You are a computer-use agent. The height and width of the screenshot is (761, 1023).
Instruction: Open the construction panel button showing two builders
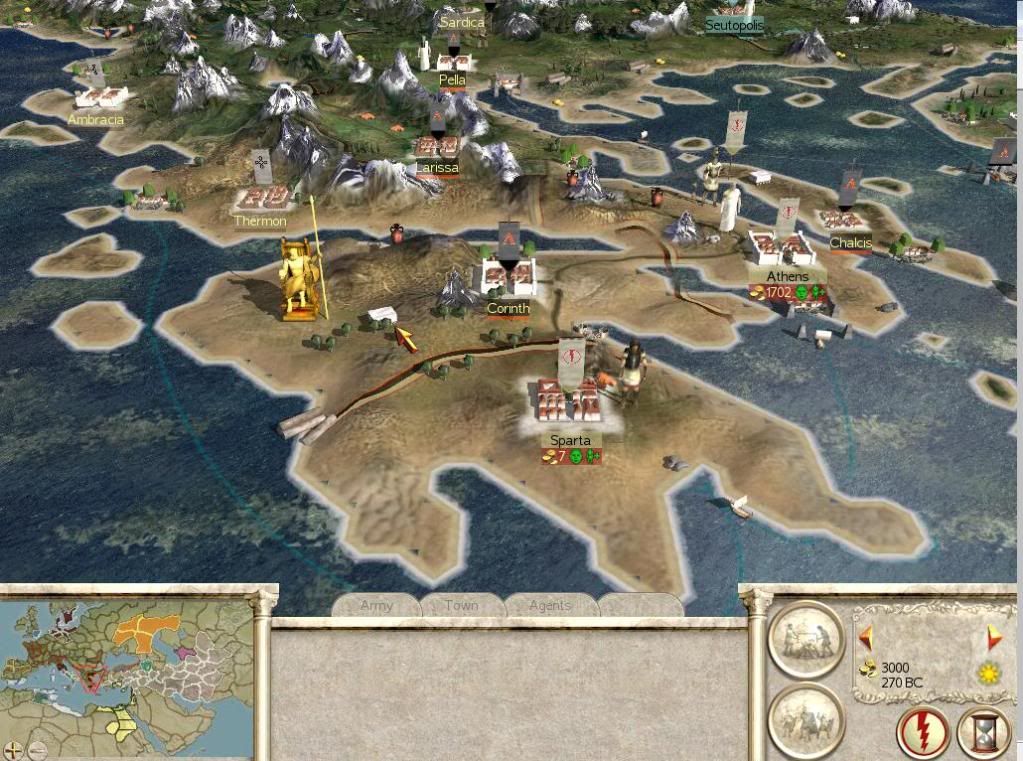tap(806, 640)
